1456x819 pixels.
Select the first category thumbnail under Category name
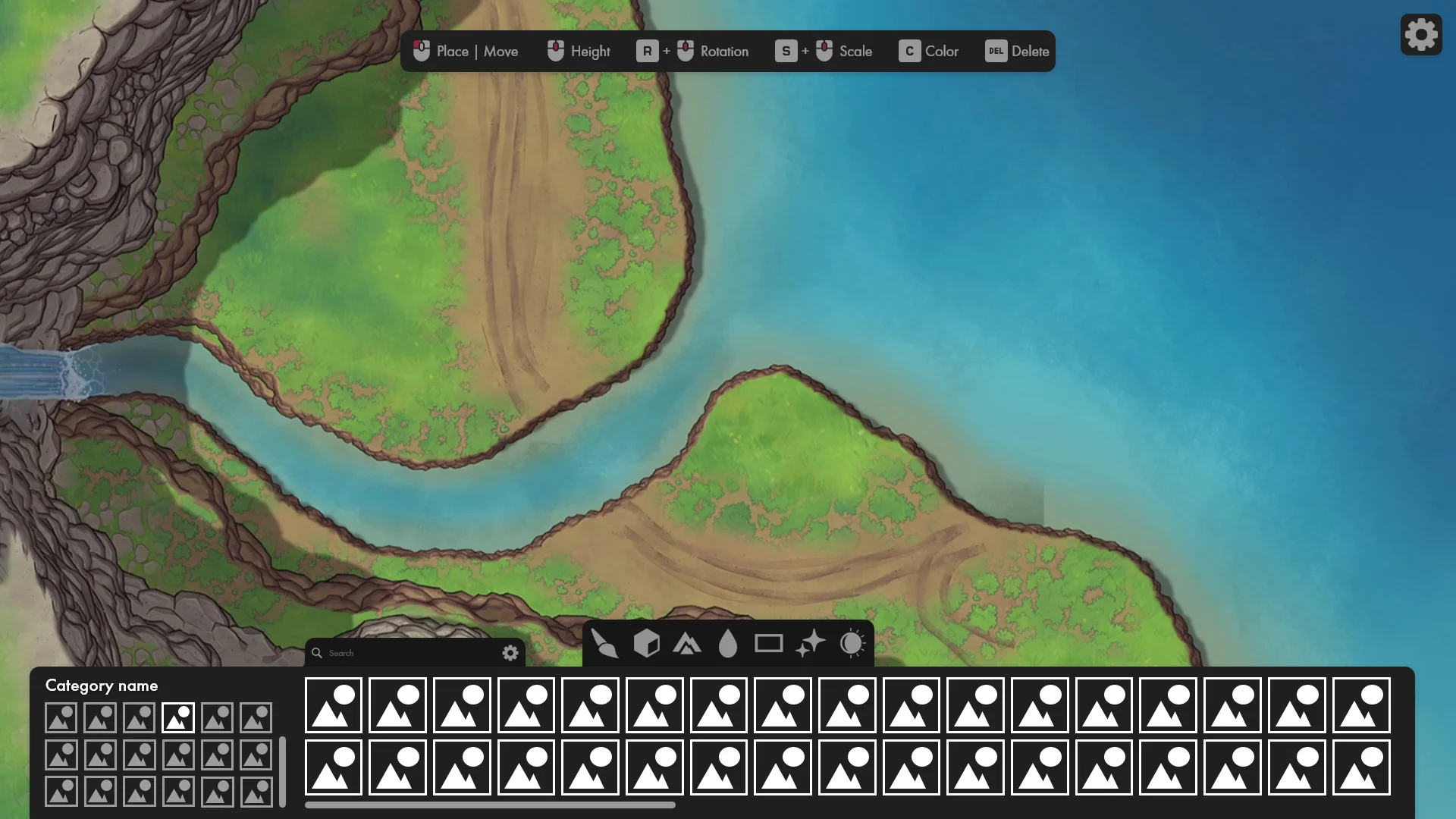click(61, 717)
